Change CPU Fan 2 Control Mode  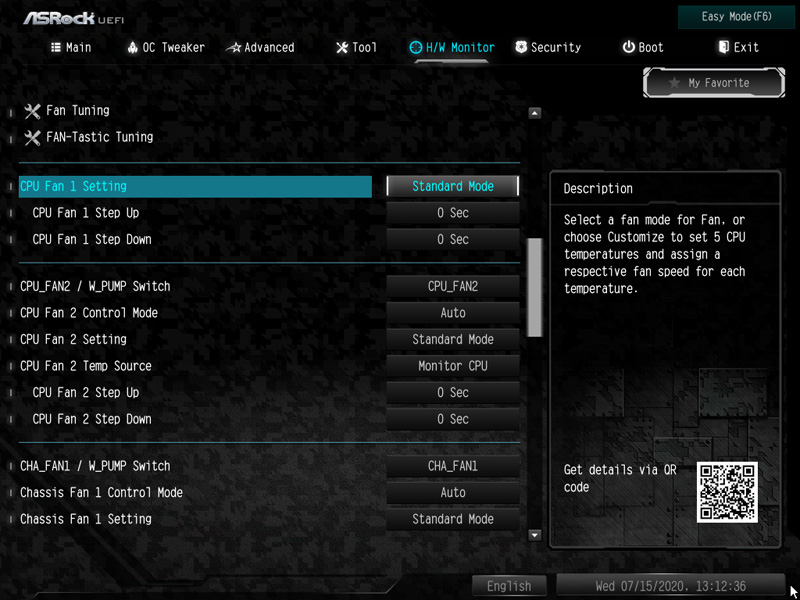[453, 313]
